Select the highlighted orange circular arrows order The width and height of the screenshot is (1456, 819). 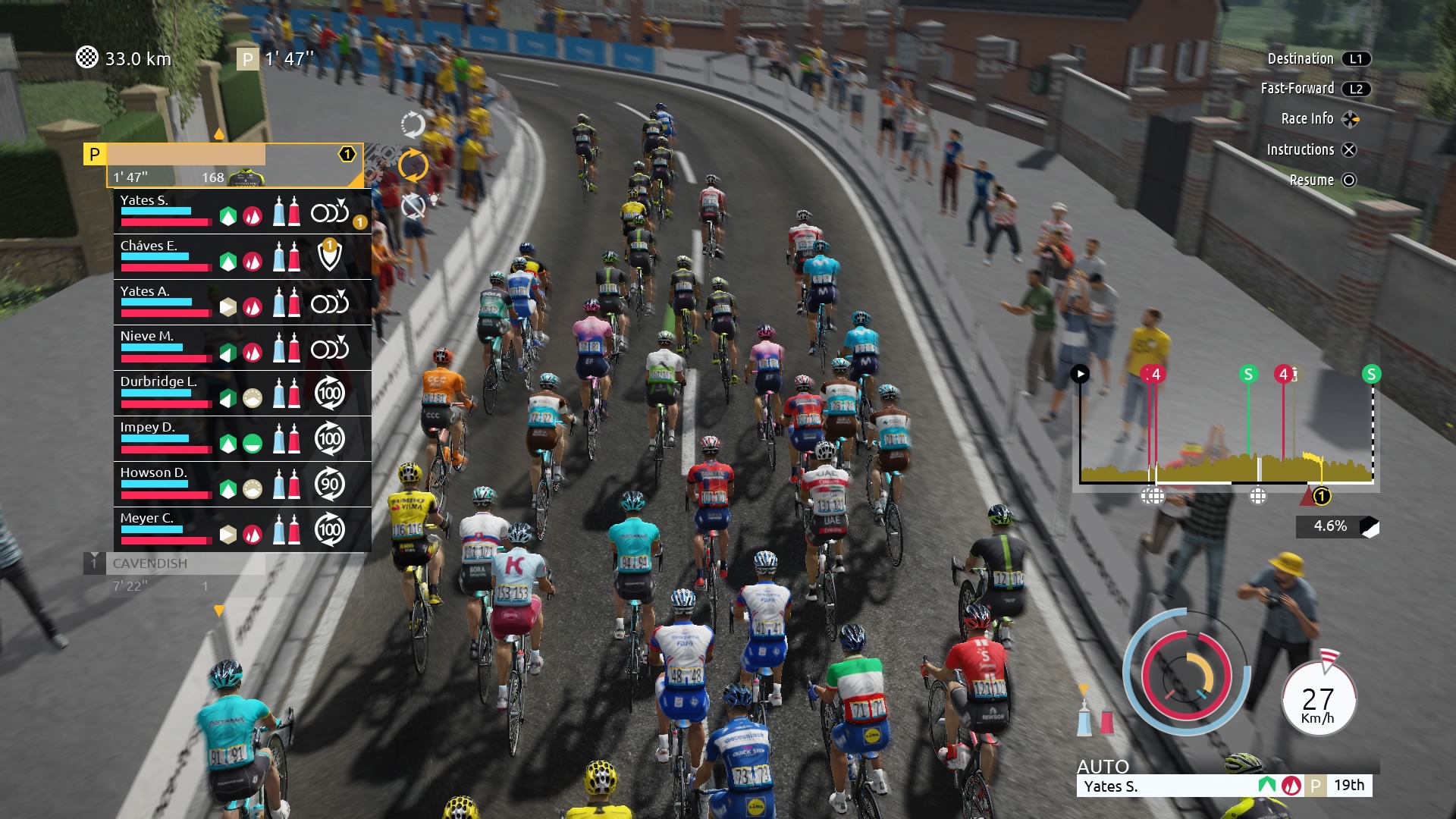pyautogui.click(x=413, y=165)
